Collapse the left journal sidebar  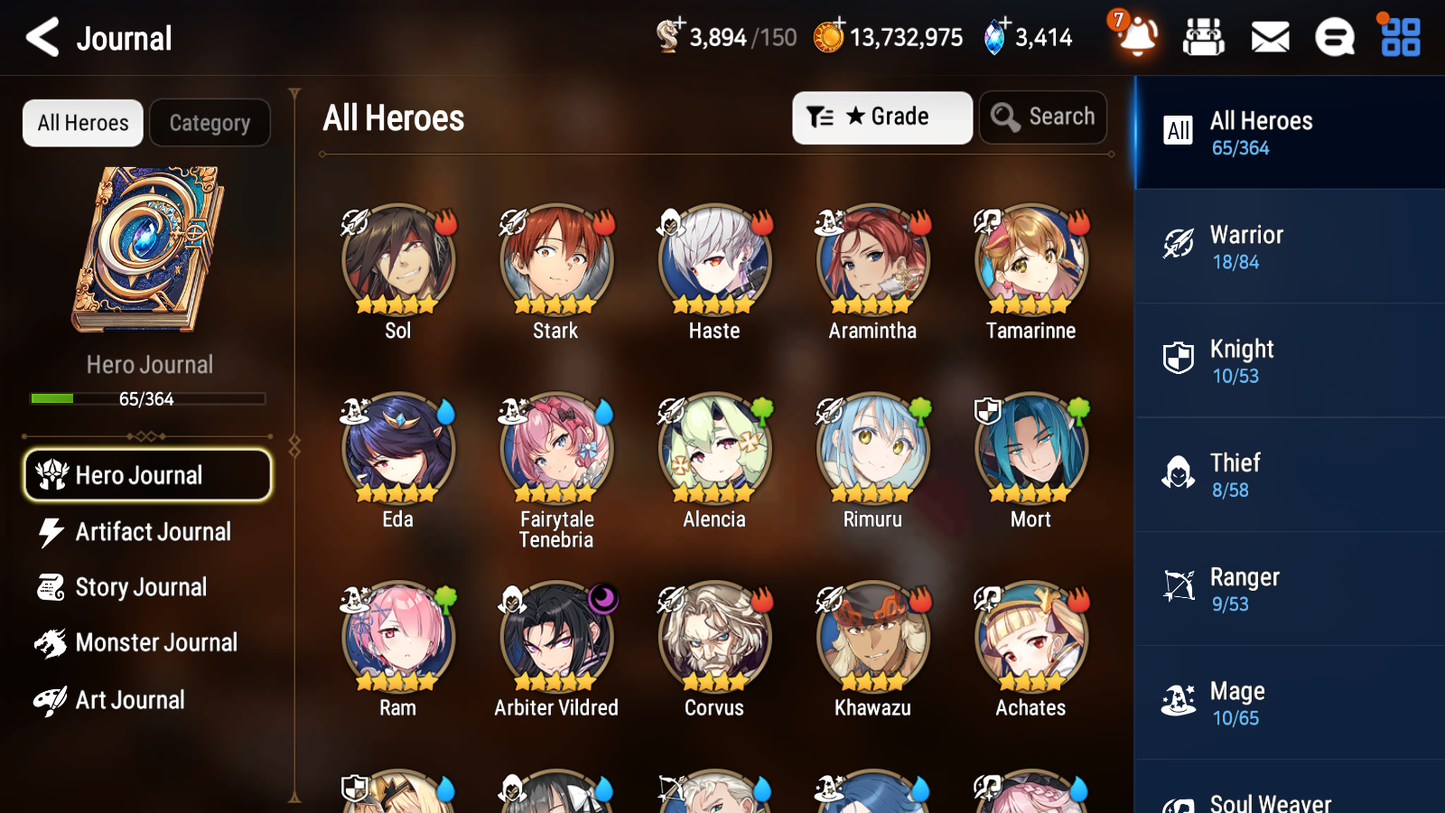pyautogui.click(x=293, y=443)
